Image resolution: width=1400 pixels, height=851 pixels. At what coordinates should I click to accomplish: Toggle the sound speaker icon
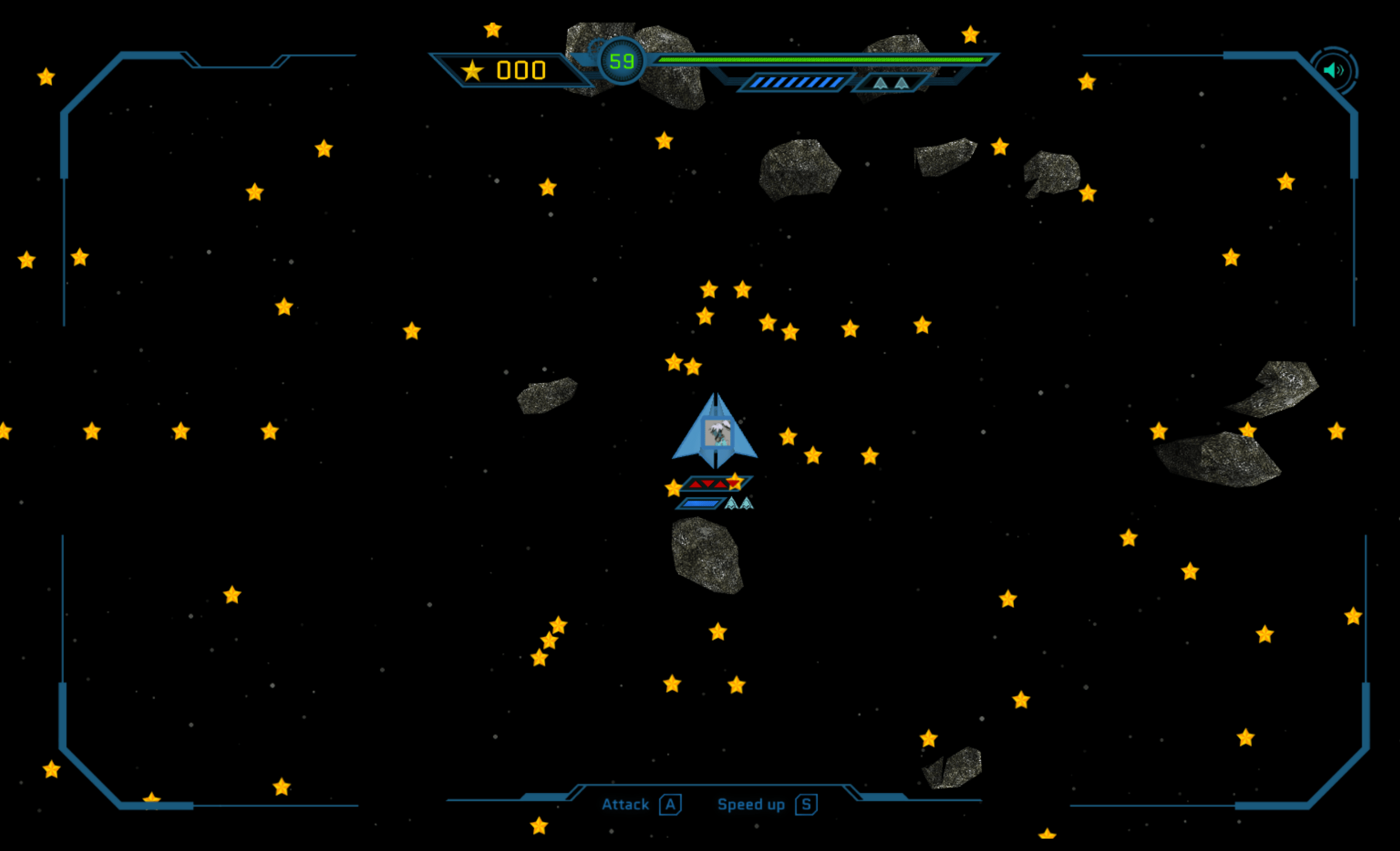tap(1333, 71)
